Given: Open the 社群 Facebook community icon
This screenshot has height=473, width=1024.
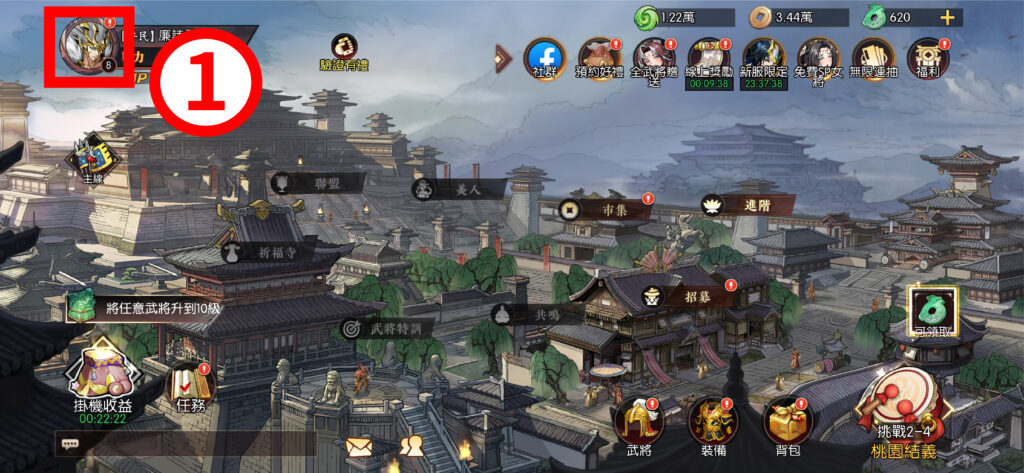Looking at the screenshot, I should pos(544,58).
